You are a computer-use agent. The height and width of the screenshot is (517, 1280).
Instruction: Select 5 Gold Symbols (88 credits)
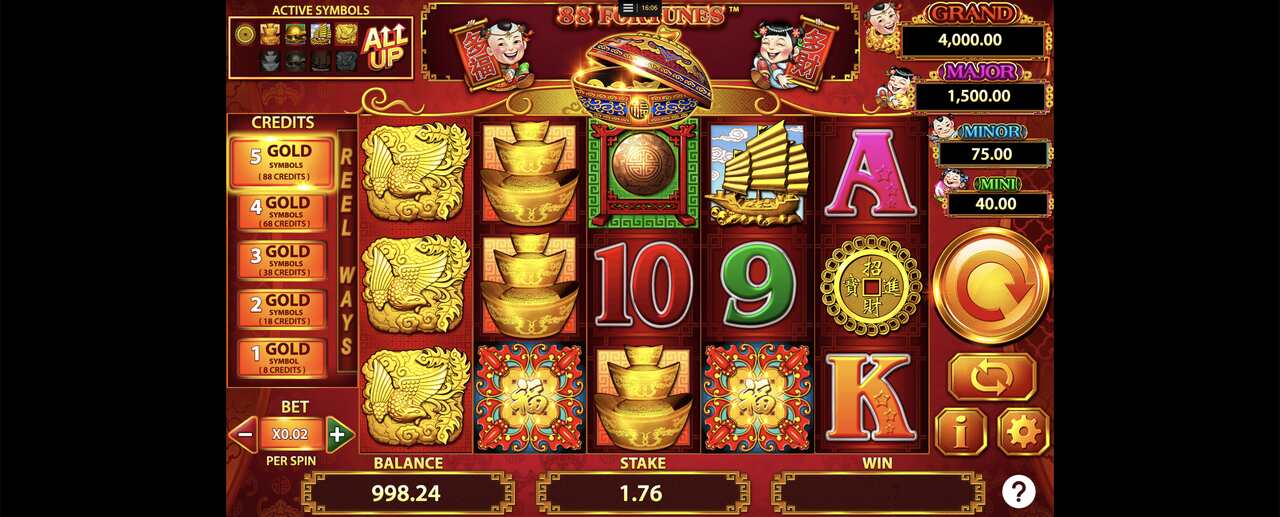tap(282, 163)
